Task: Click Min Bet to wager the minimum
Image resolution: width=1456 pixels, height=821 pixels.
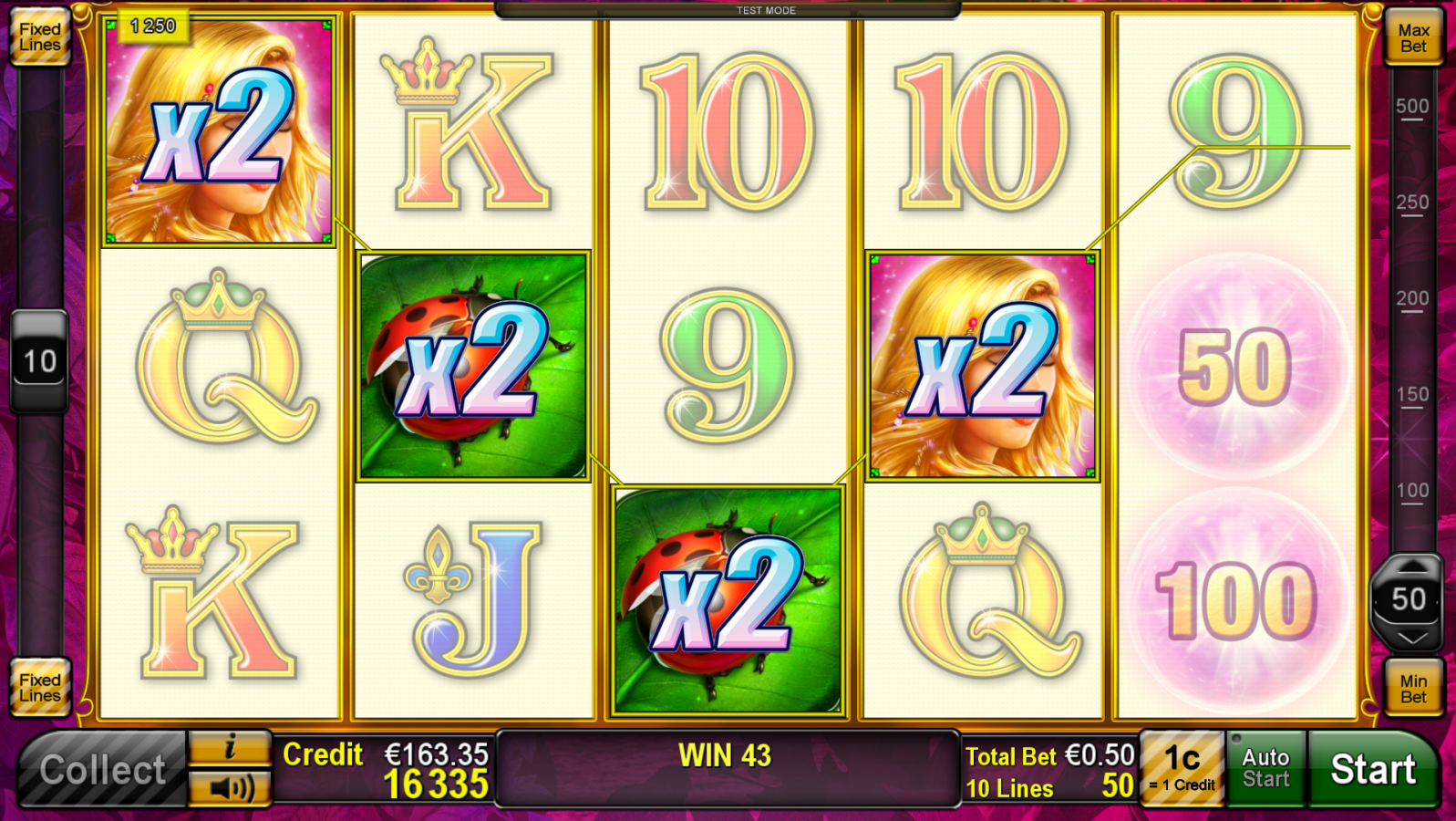Action: tap(1414, 689)
